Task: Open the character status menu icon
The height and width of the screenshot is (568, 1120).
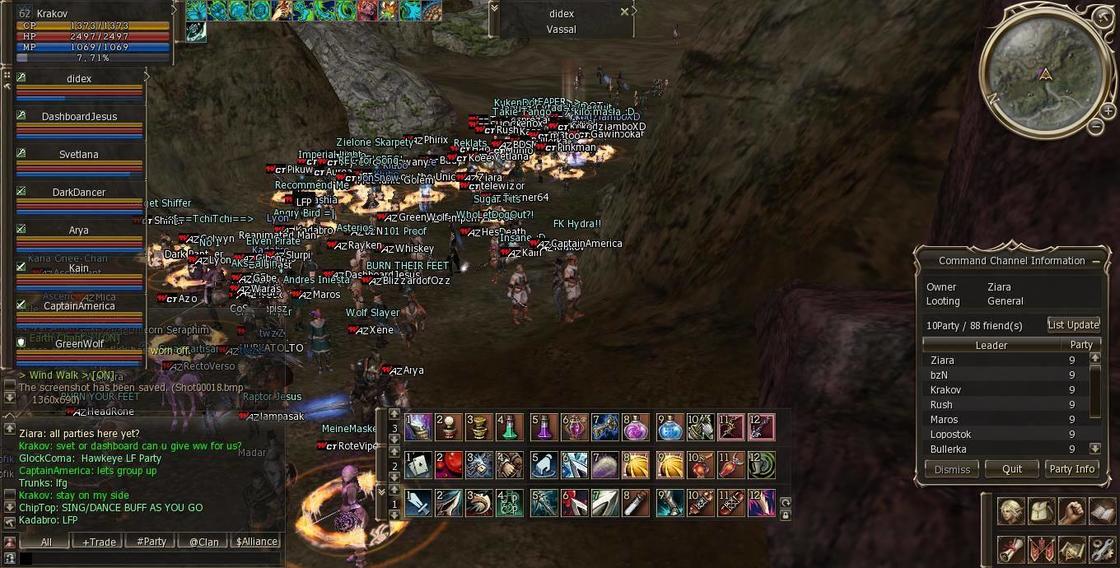Action: click(x=1011, y=512)
